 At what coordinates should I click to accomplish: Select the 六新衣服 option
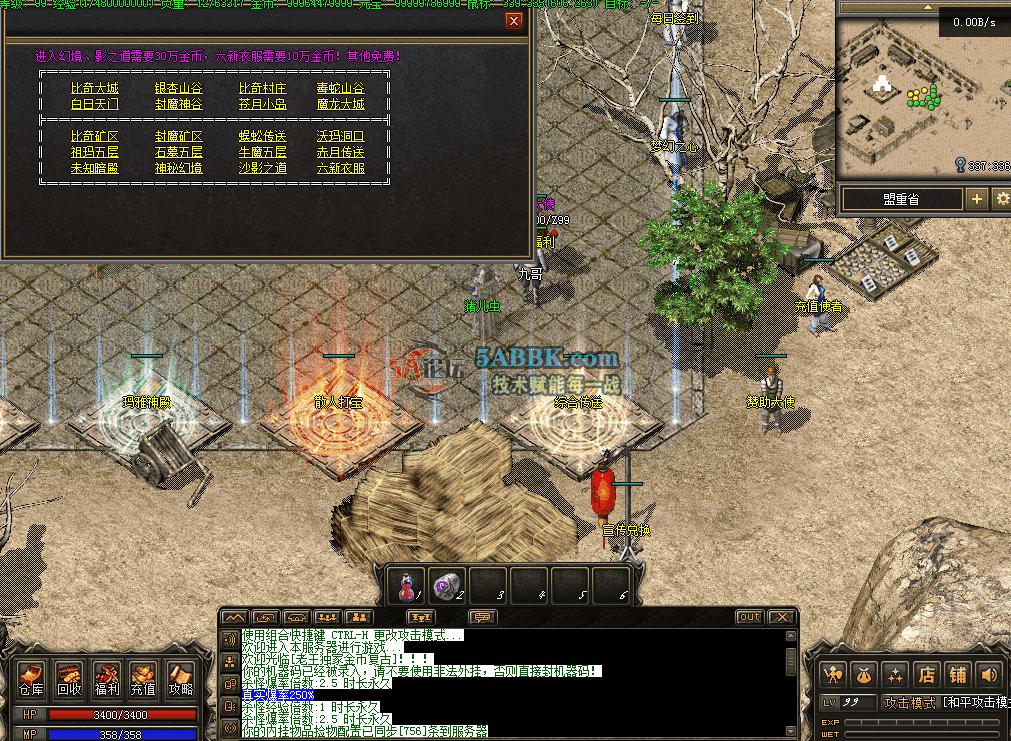pos(340,168)
